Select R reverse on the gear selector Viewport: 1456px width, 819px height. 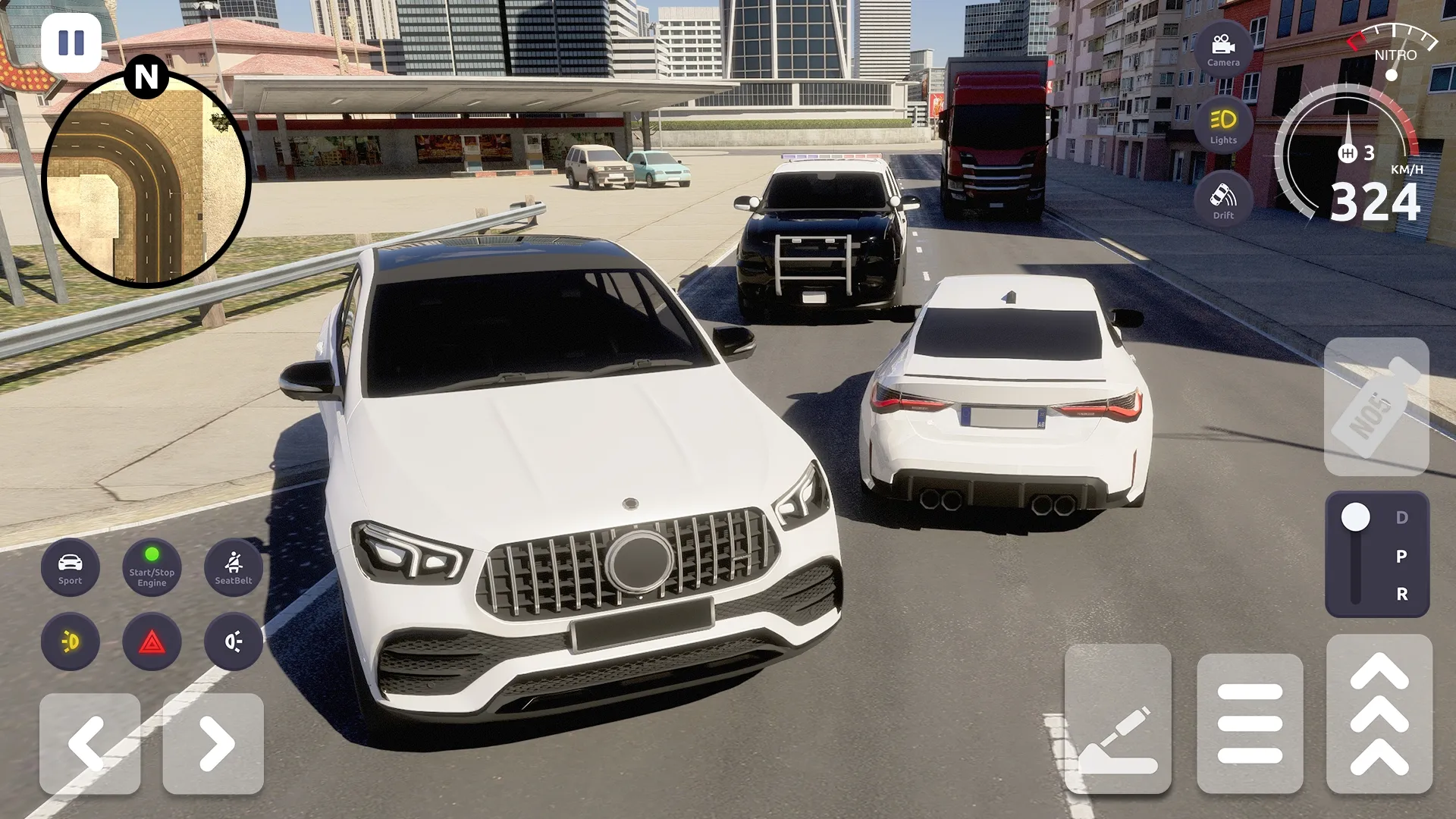click(x=1401, y=594)
